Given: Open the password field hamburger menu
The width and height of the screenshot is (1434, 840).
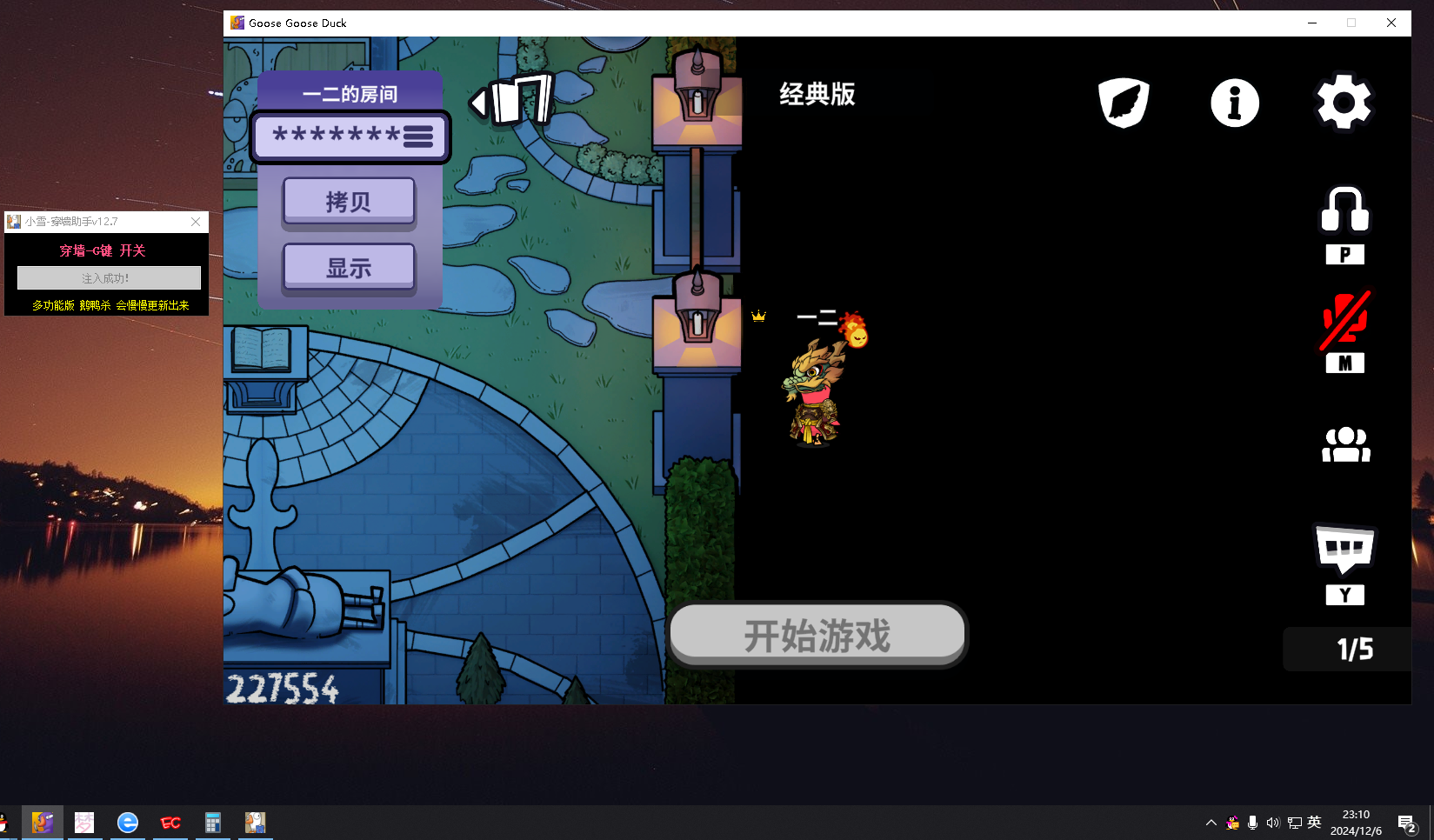Looking at the screenshot, I should tap(419, 137).
